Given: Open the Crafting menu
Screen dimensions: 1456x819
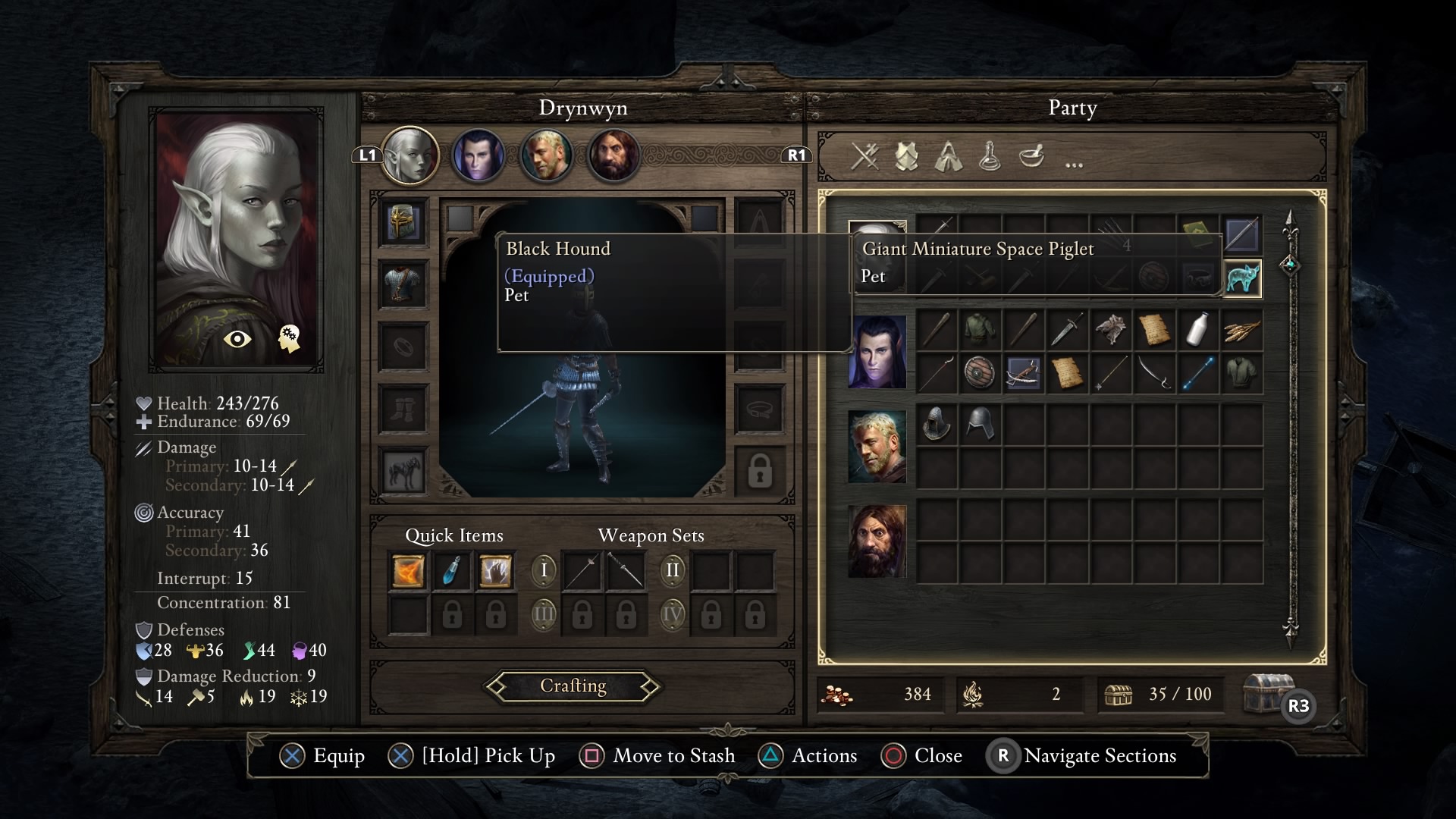Looking at the screenshot, I should (x=573, y=686).
